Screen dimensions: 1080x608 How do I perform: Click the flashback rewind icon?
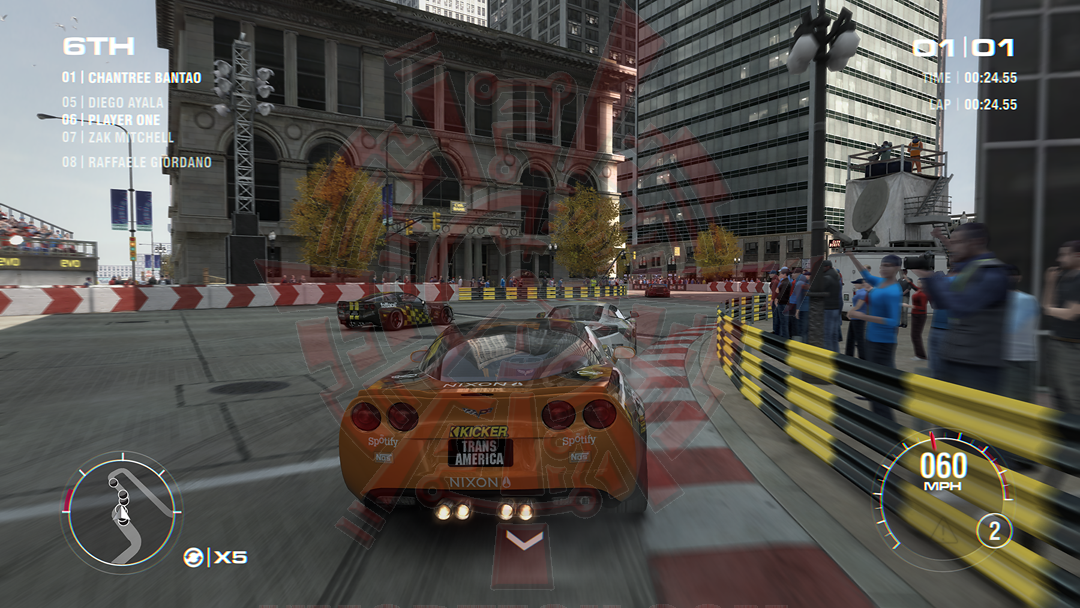[x=193, y=558]
